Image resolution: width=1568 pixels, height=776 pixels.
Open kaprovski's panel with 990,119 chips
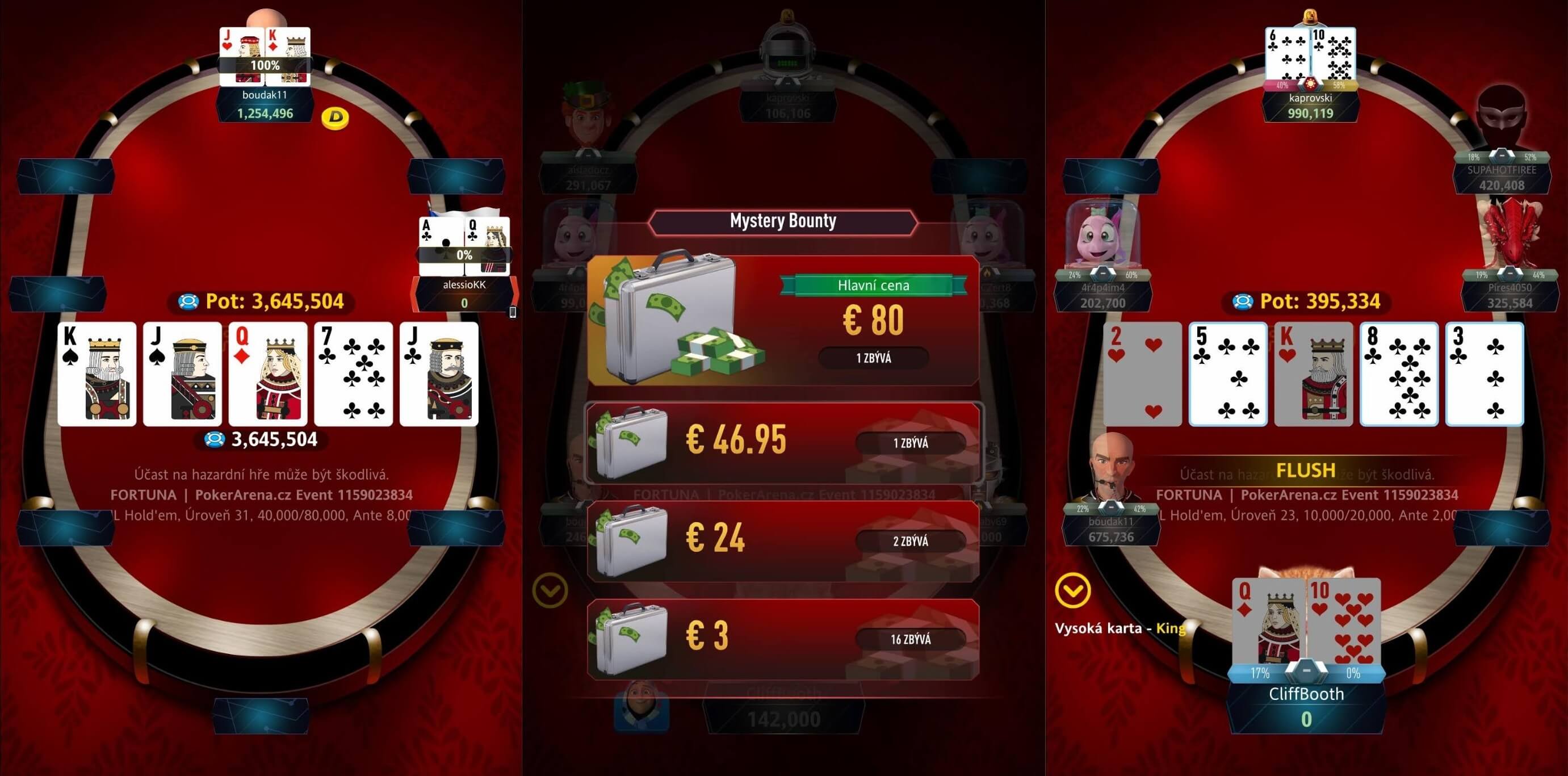click(1310, 106)
